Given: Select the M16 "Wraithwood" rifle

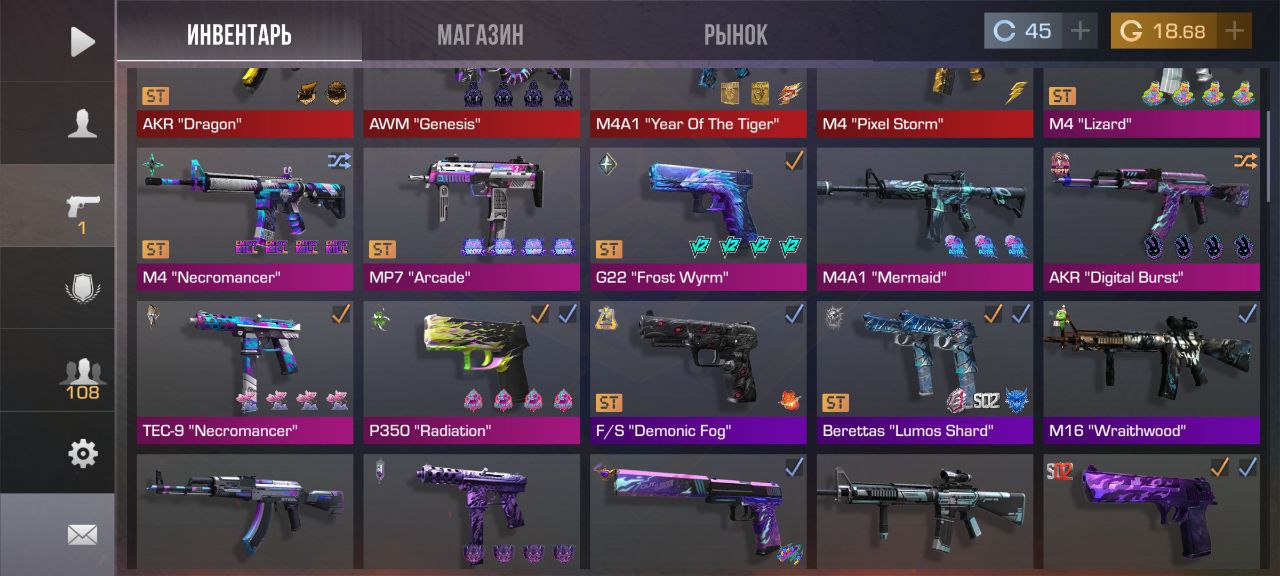Looking at the screenshot, I should click(1151, 372).
